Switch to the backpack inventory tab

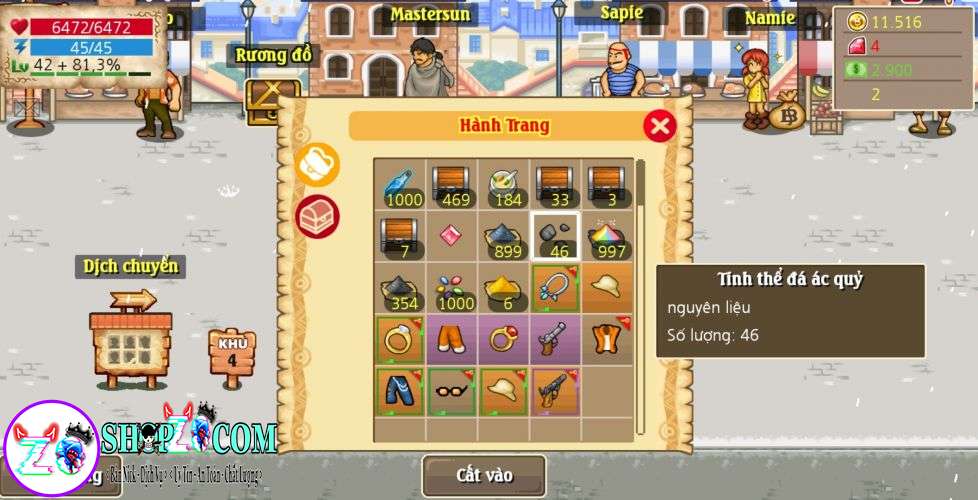[318, 165]
